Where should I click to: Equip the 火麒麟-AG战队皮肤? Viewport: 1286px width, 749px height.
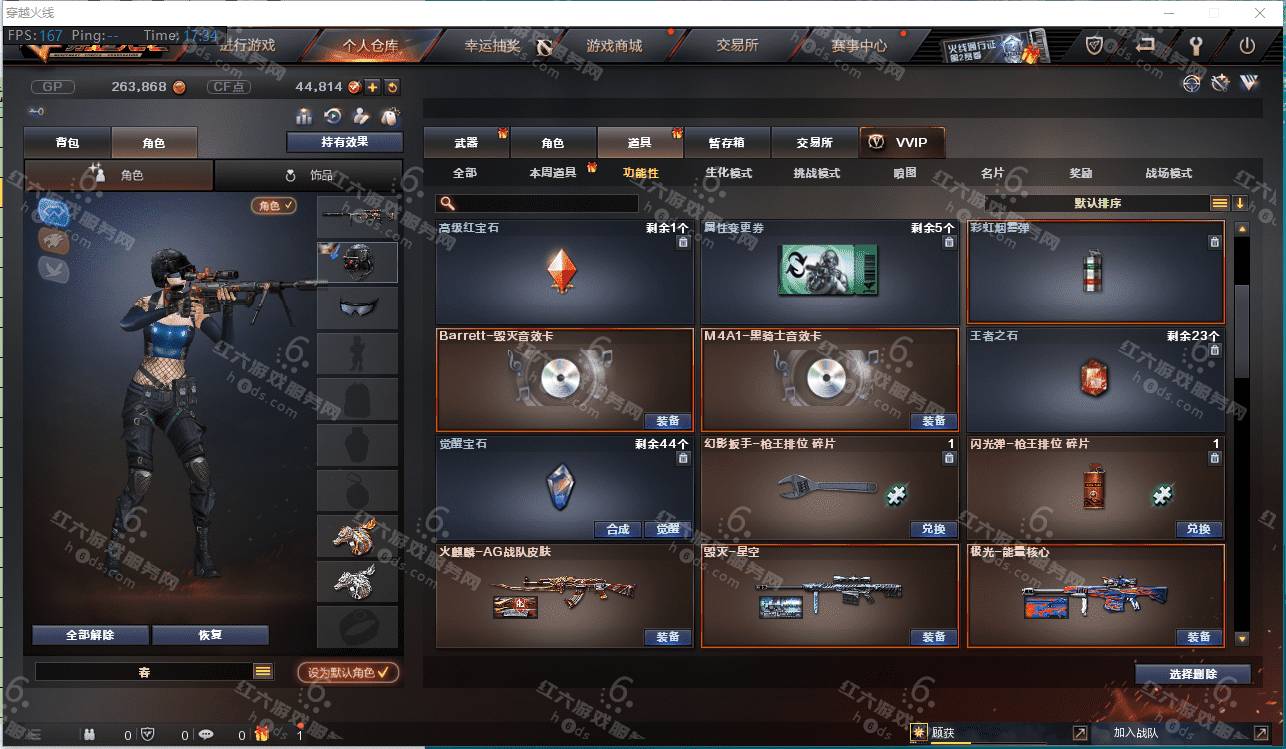click(667, 637)
